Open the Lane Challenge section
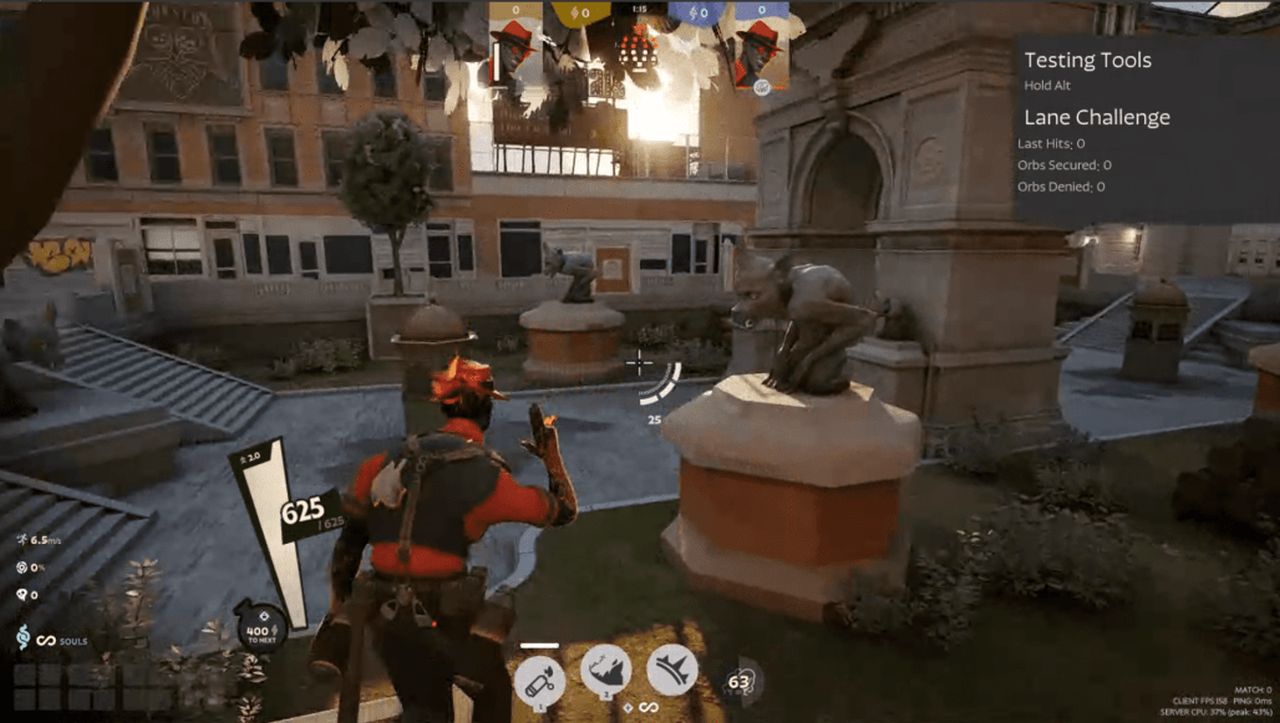The width and height of the screenshot is (1280, 723). (1096, 116)
